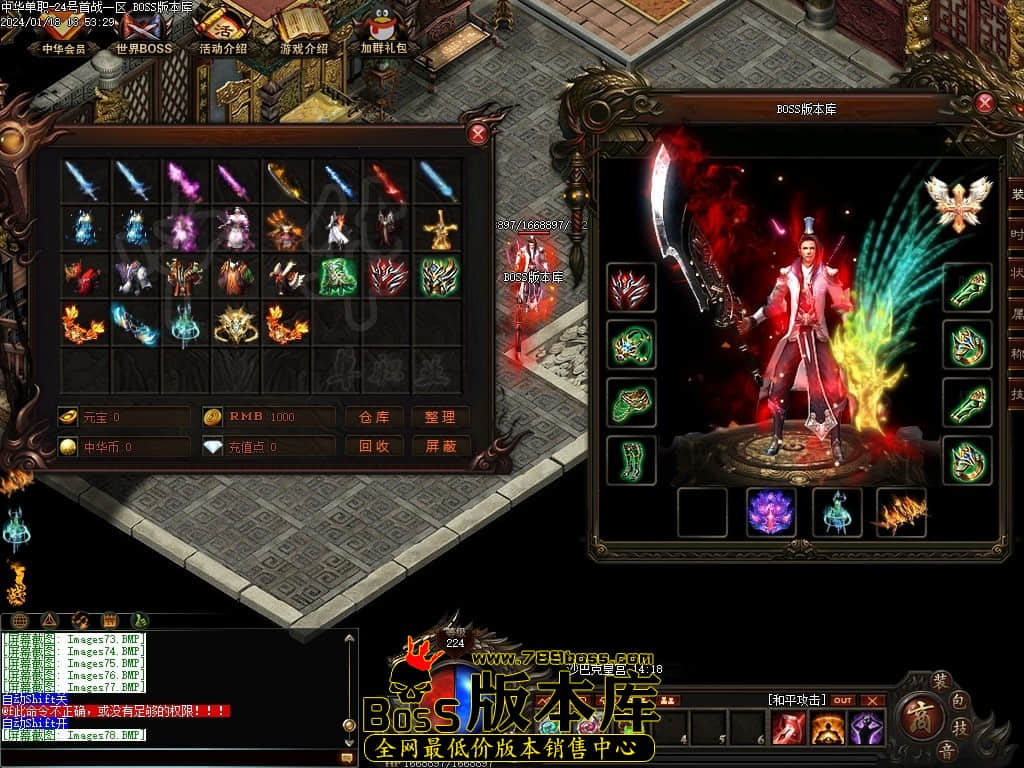Screen dimensions: 1024x768
Task: Click the winged emblem badge on character panel
Action: click(957, 202)
